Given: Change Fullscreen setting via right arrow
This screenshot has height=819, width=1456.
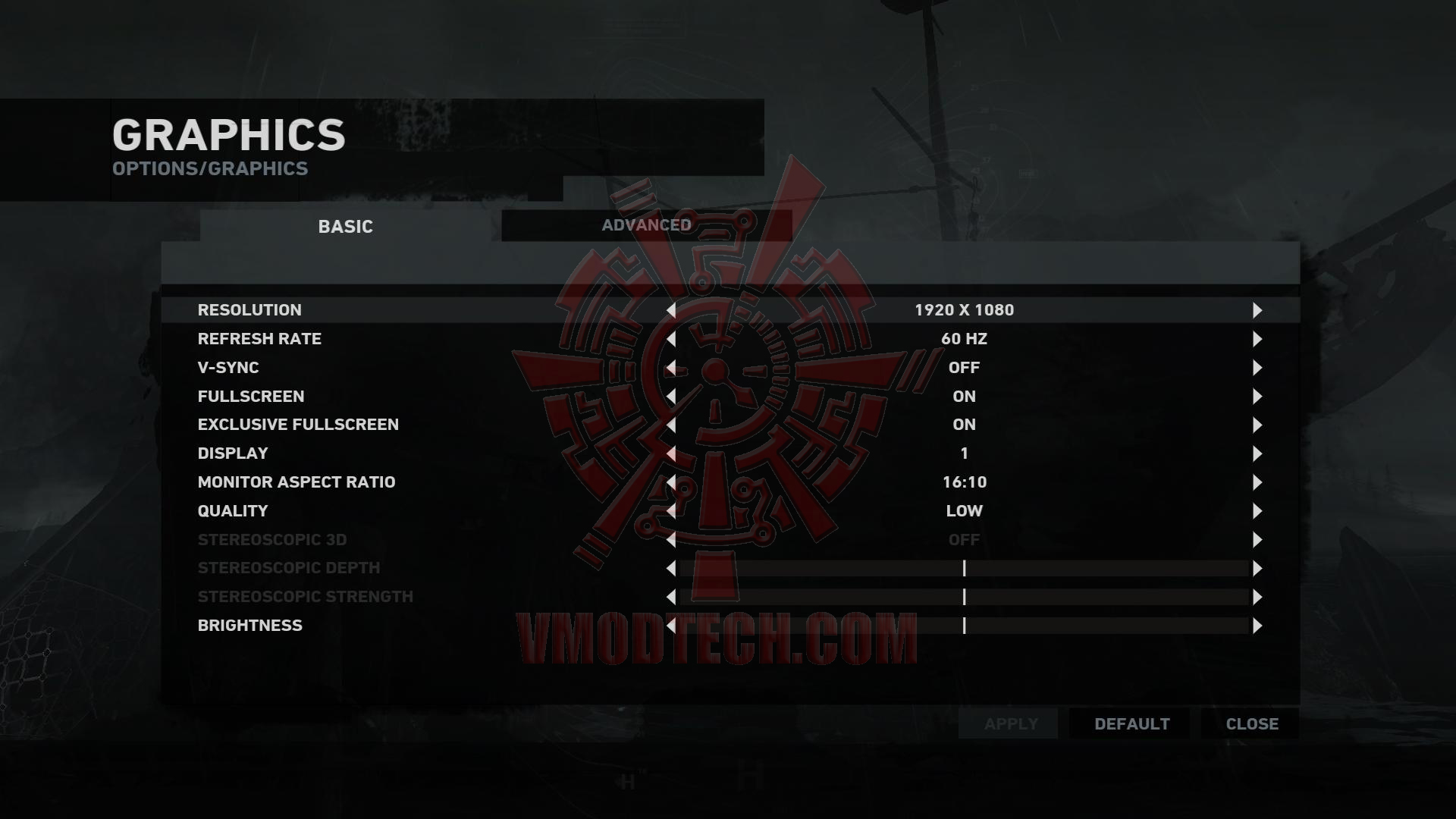Looking at the screenshot, I should point(1257,397).
